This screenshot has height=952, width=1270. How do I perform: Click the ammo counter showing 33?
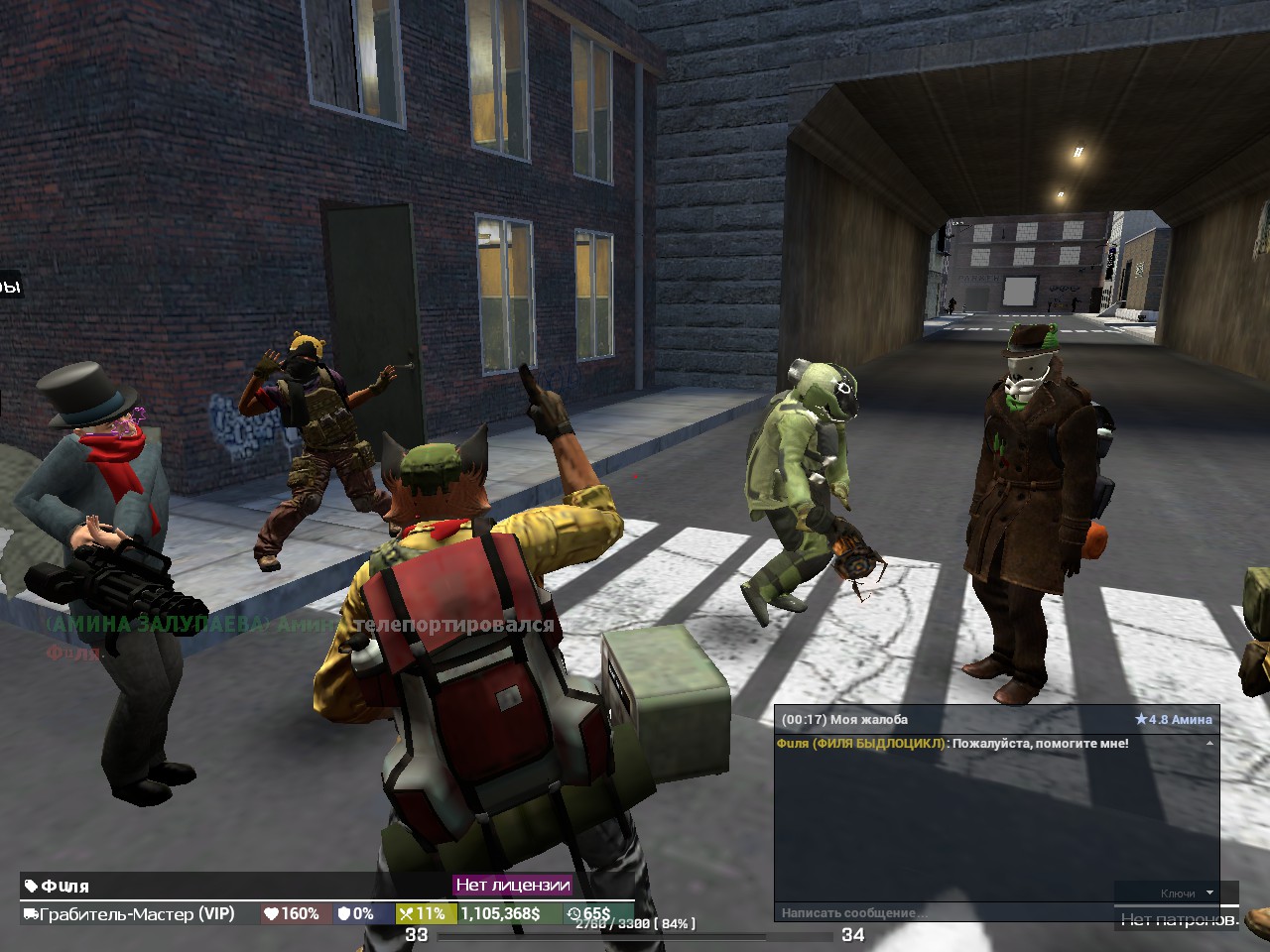click(x=416, y=934)
